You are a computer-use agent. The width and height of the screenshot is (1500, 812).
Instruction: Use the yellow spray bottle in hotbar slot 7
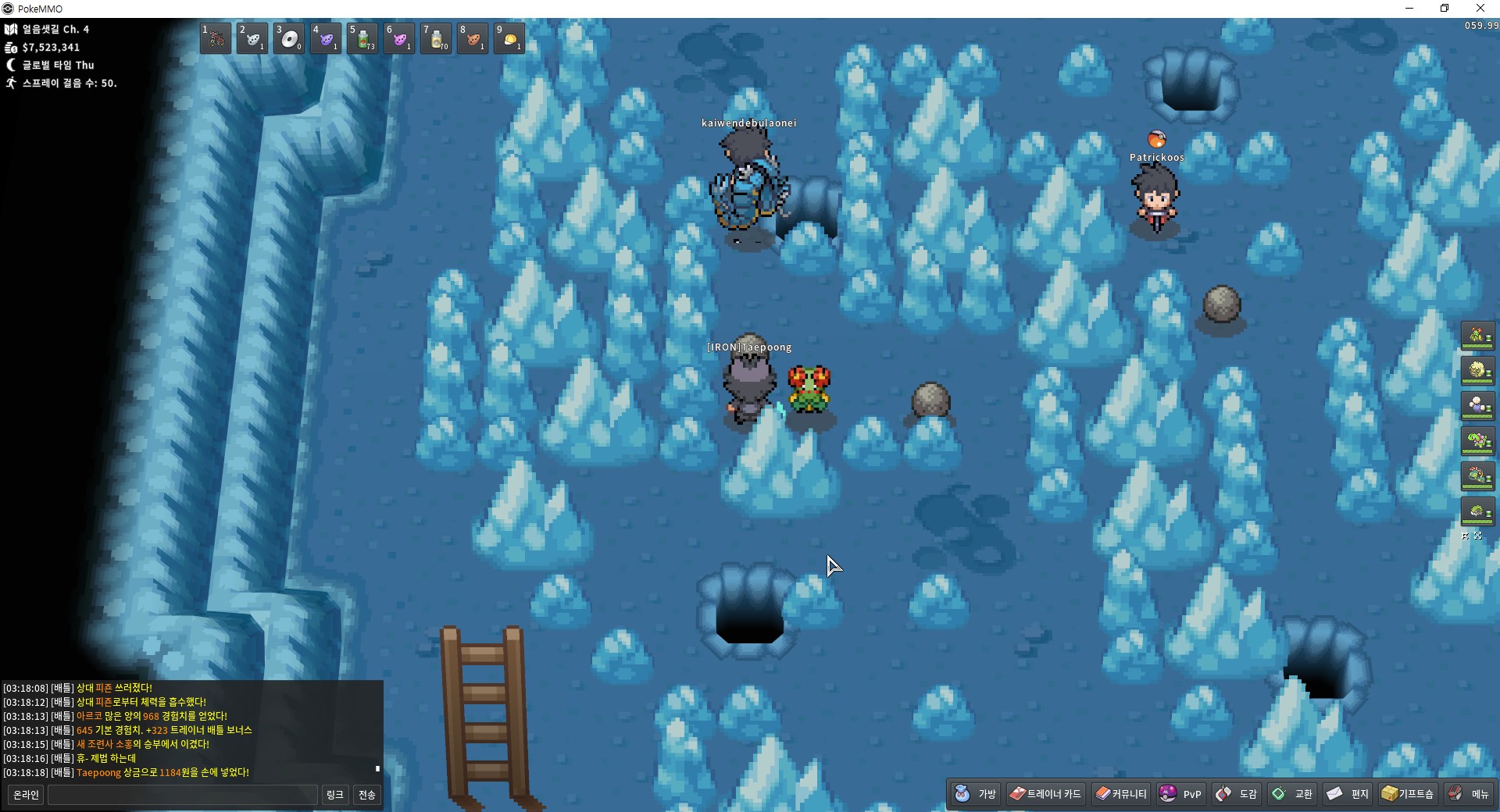coord(436,38)
